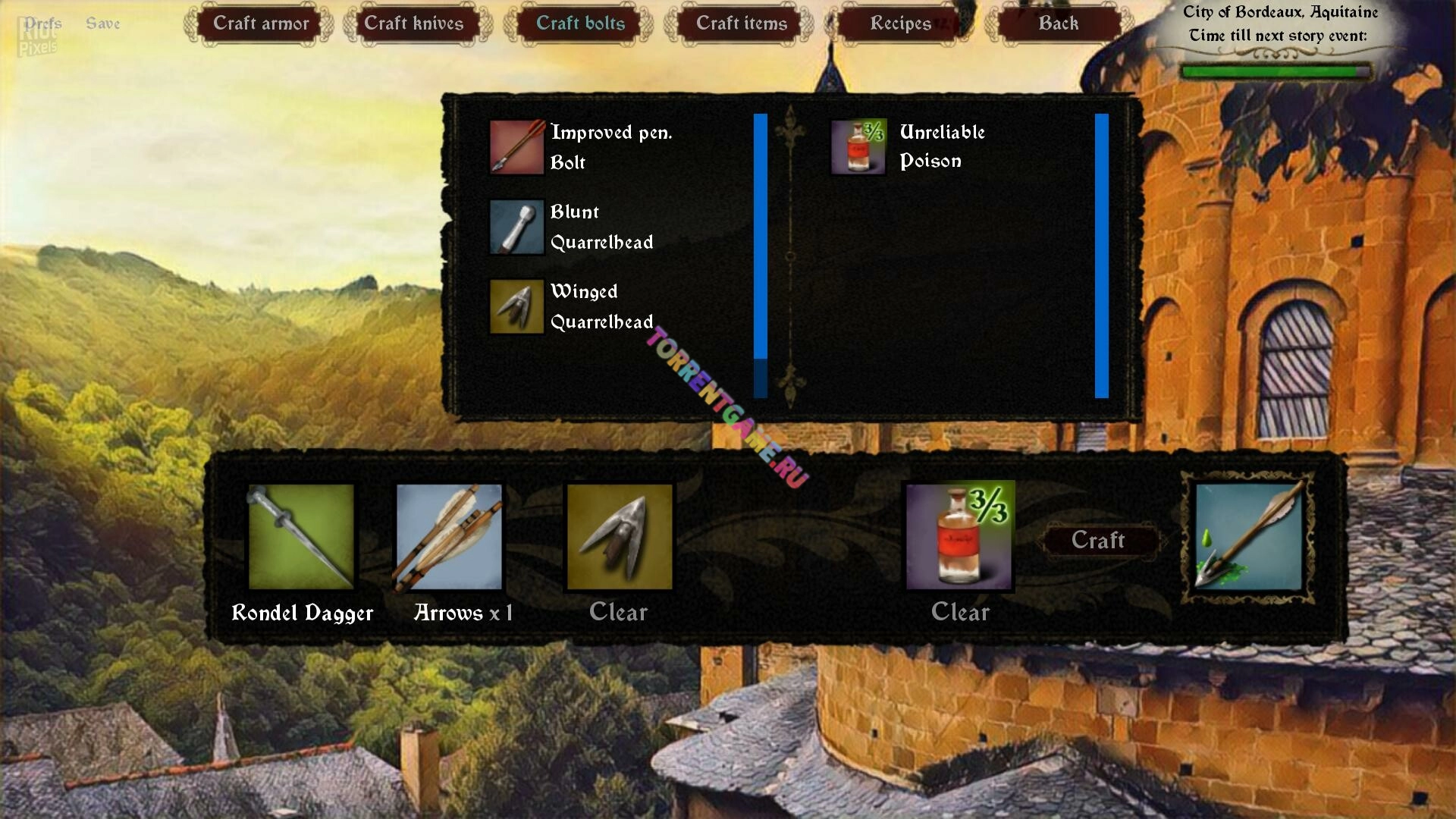The image size is (1456, 819).
Task: Click the Back button
Action: tap(1058, 24)
